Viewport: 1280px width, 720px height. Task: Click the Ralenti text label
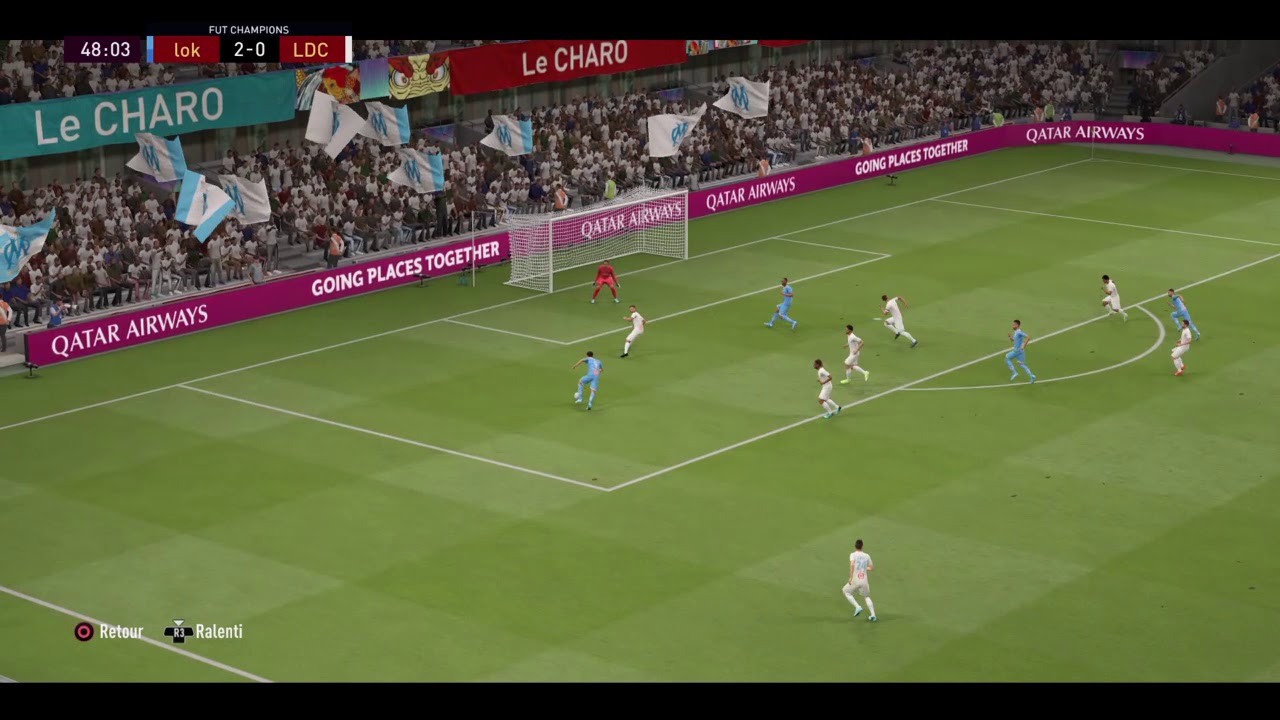(x=221, y=631)
